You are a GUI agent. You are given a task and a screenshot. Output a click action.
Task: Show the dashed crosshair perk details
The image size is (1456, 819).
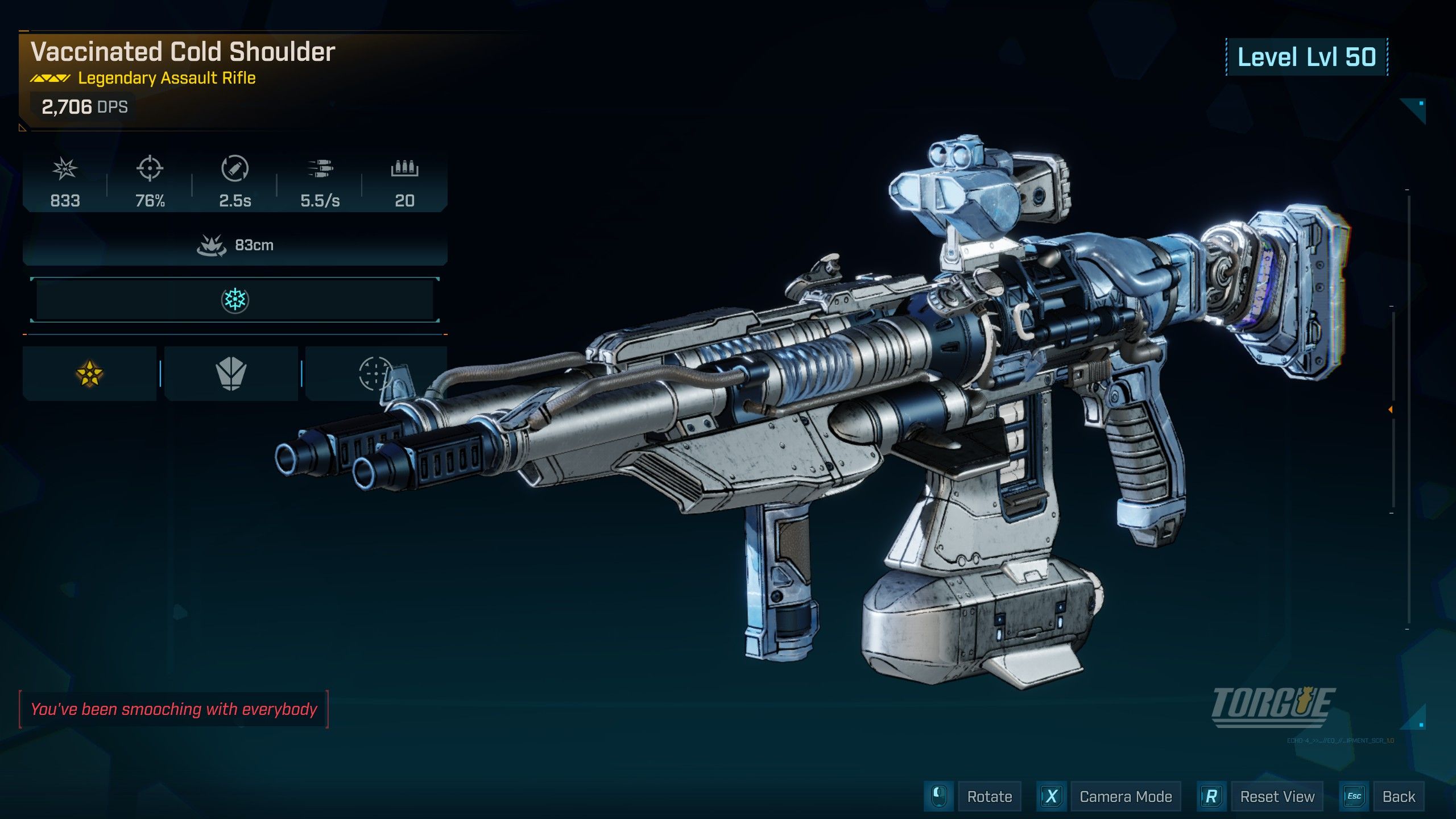tap(374, 374)
